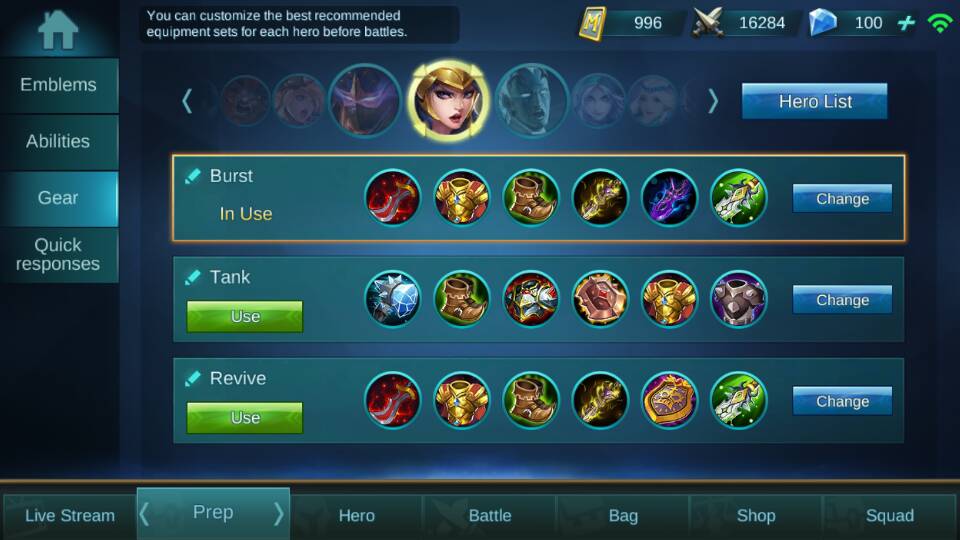Open the Emblems tab
Screen dimensions: 960x540
click(58, 85)
